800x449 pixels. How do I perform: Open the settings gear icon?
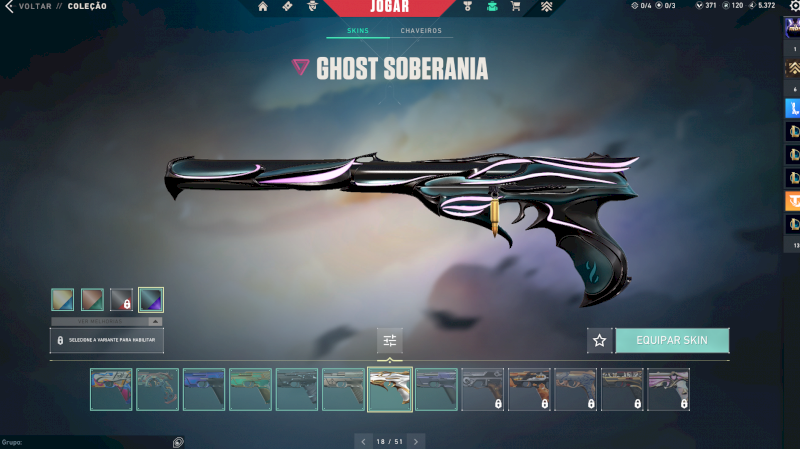pos(796,6)
